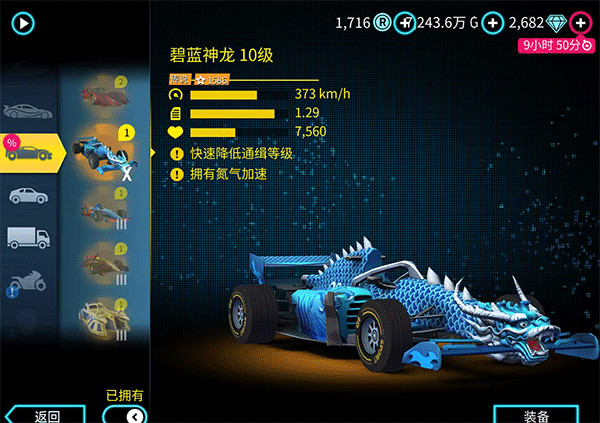Add more G coins with plus button

[492, 22]
